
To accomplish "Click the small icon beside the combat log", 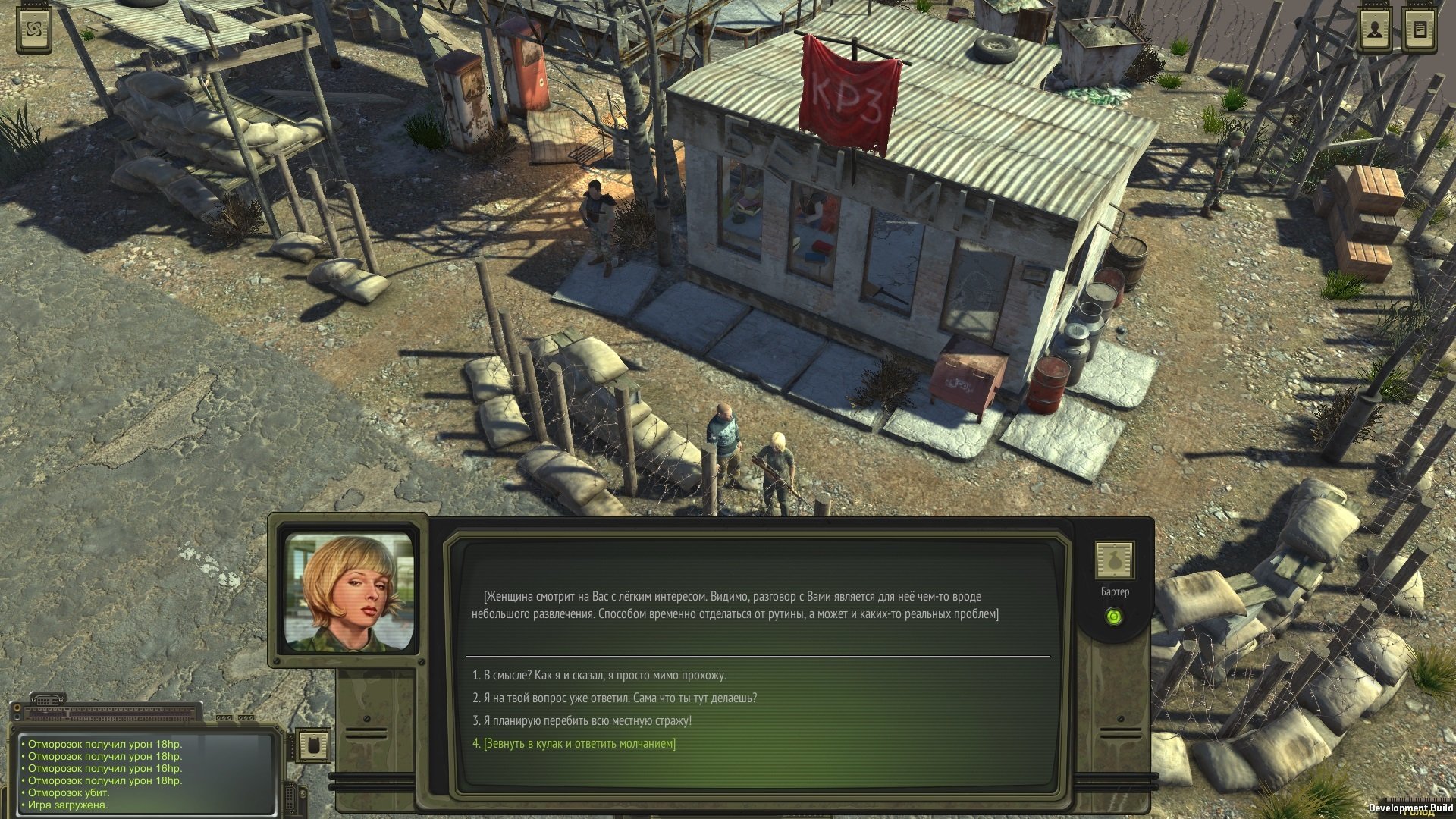I will 312,745.
